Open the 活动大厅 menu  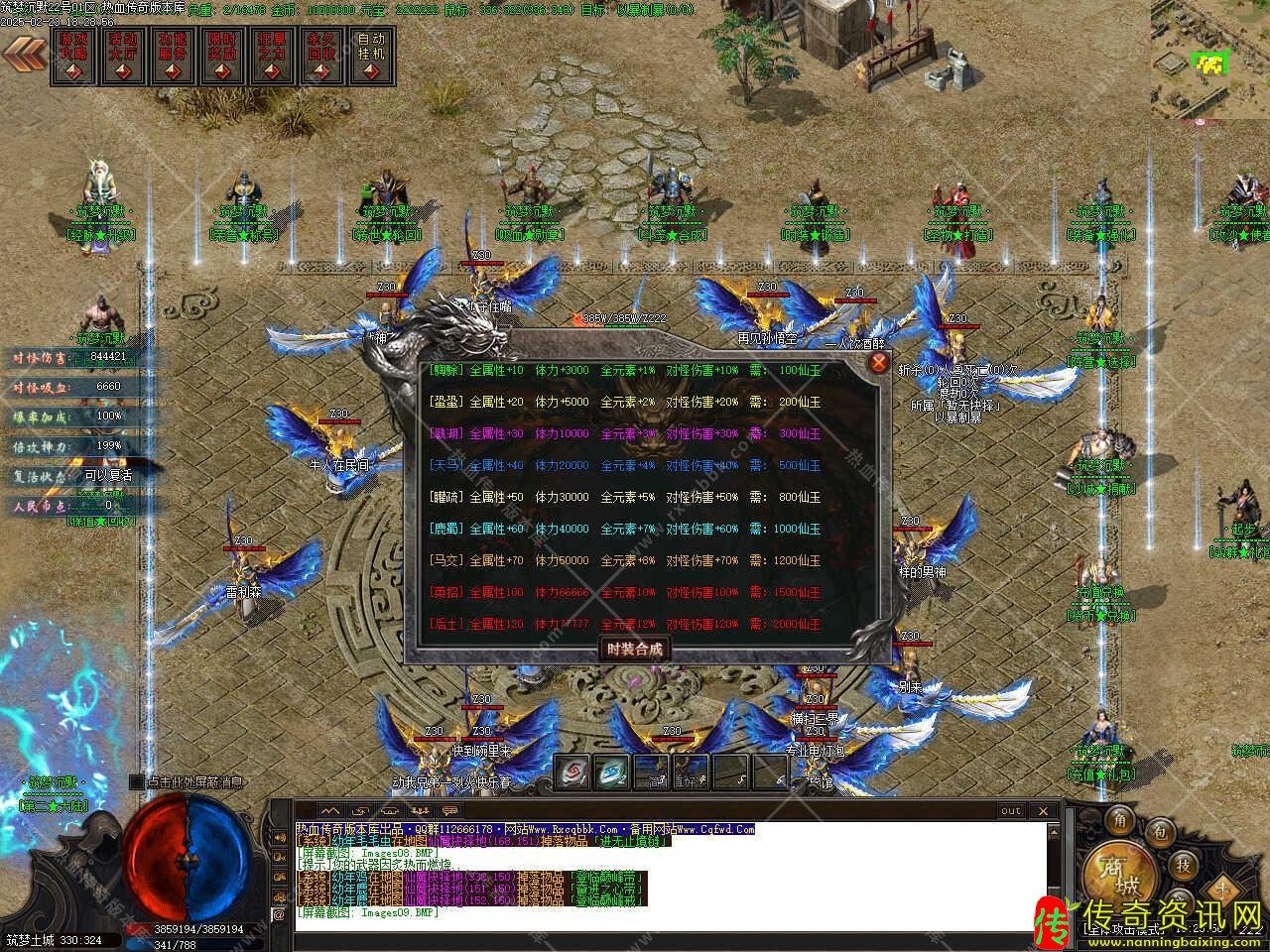tap(123, 56)
